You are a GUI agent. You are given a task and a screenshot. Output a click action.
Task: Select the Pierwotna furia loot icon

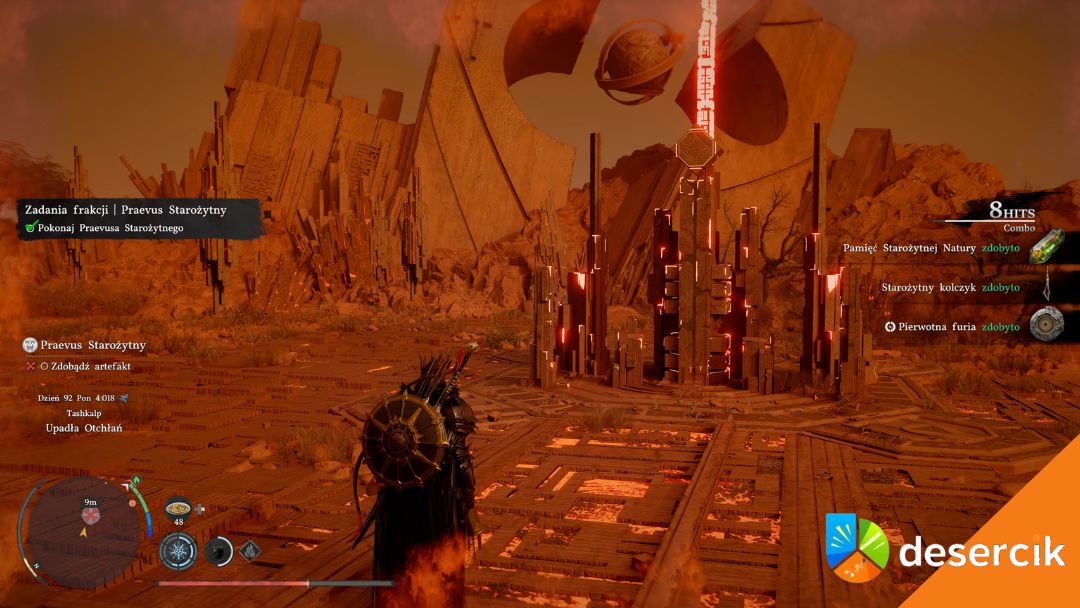(1047, 326)
